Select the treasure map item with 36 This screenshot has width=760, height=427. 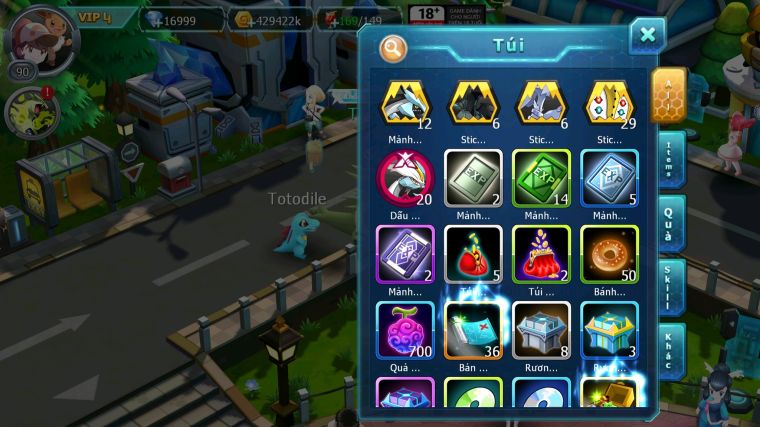point(473,329)
